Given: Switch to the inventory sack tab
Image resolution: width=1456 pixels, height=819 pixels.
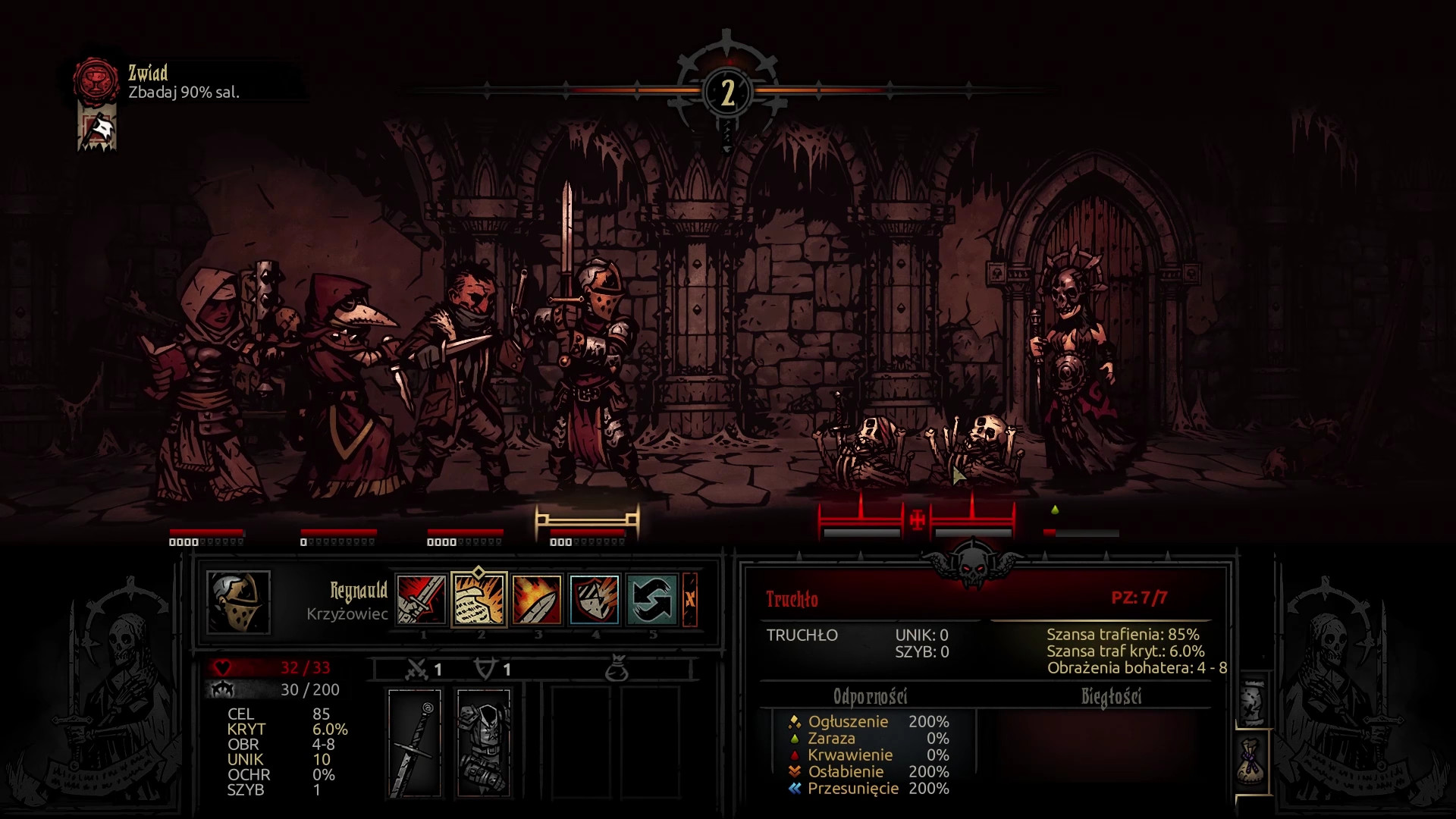Looking at the screenshot, I should point(1252,761).
